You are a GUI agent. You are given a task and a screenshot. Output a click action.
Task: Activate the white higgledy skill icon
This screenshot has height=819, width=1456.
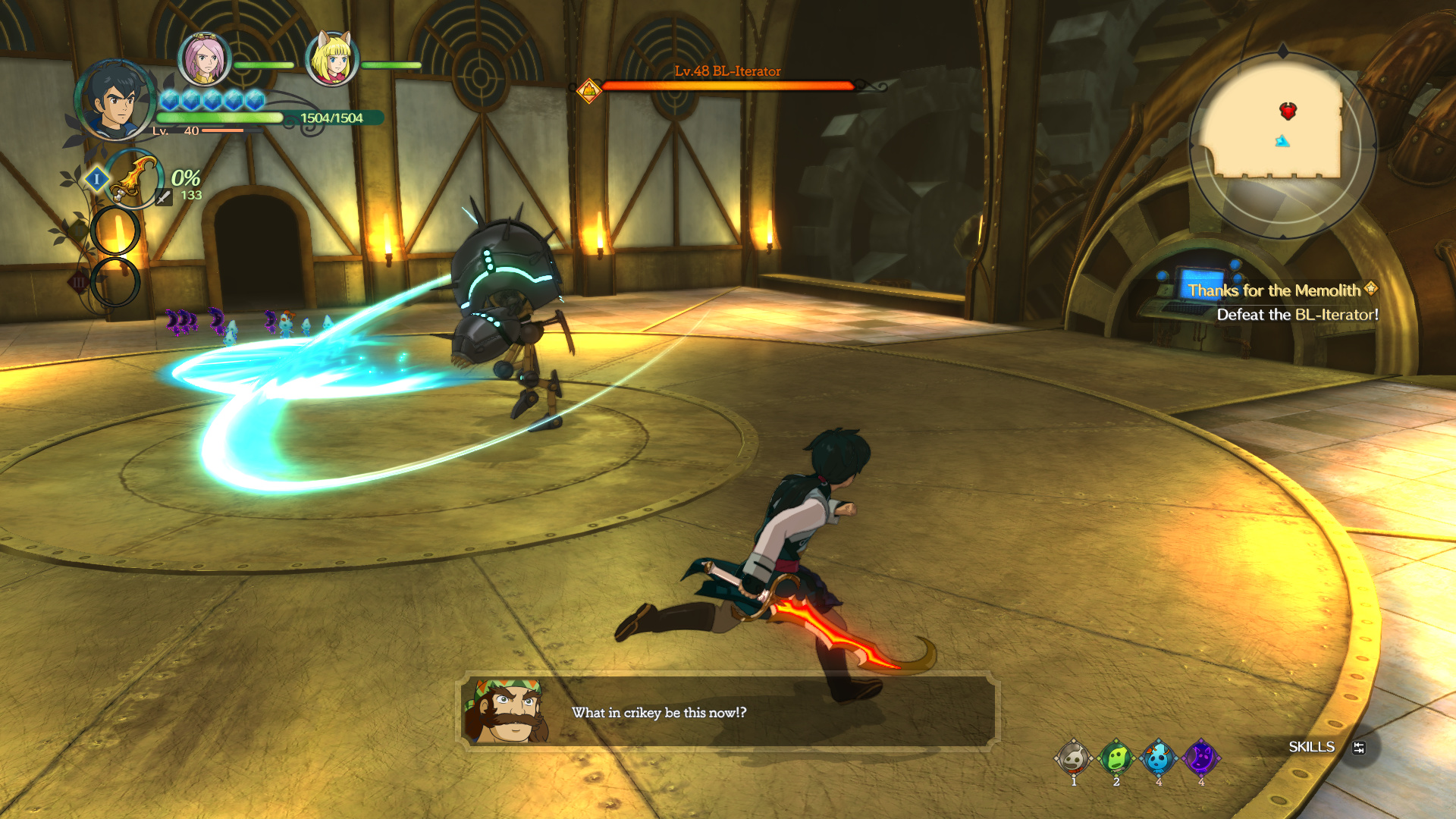(x=1073, y=758)
